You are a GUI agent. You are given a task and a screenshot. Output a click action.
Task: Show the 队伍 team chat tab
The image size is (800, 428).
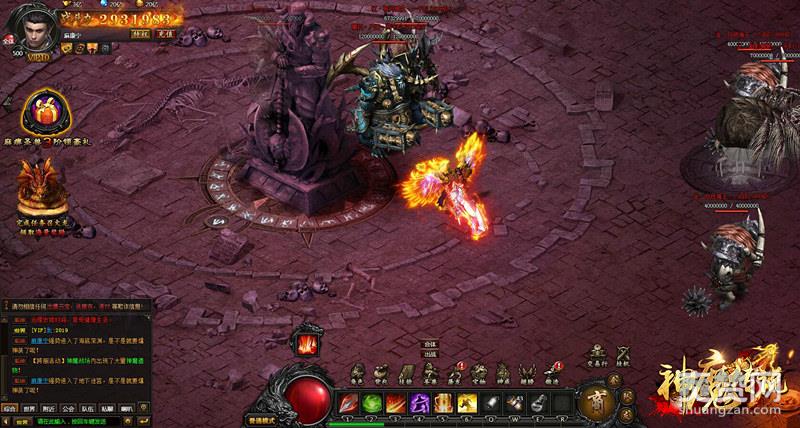89,407
